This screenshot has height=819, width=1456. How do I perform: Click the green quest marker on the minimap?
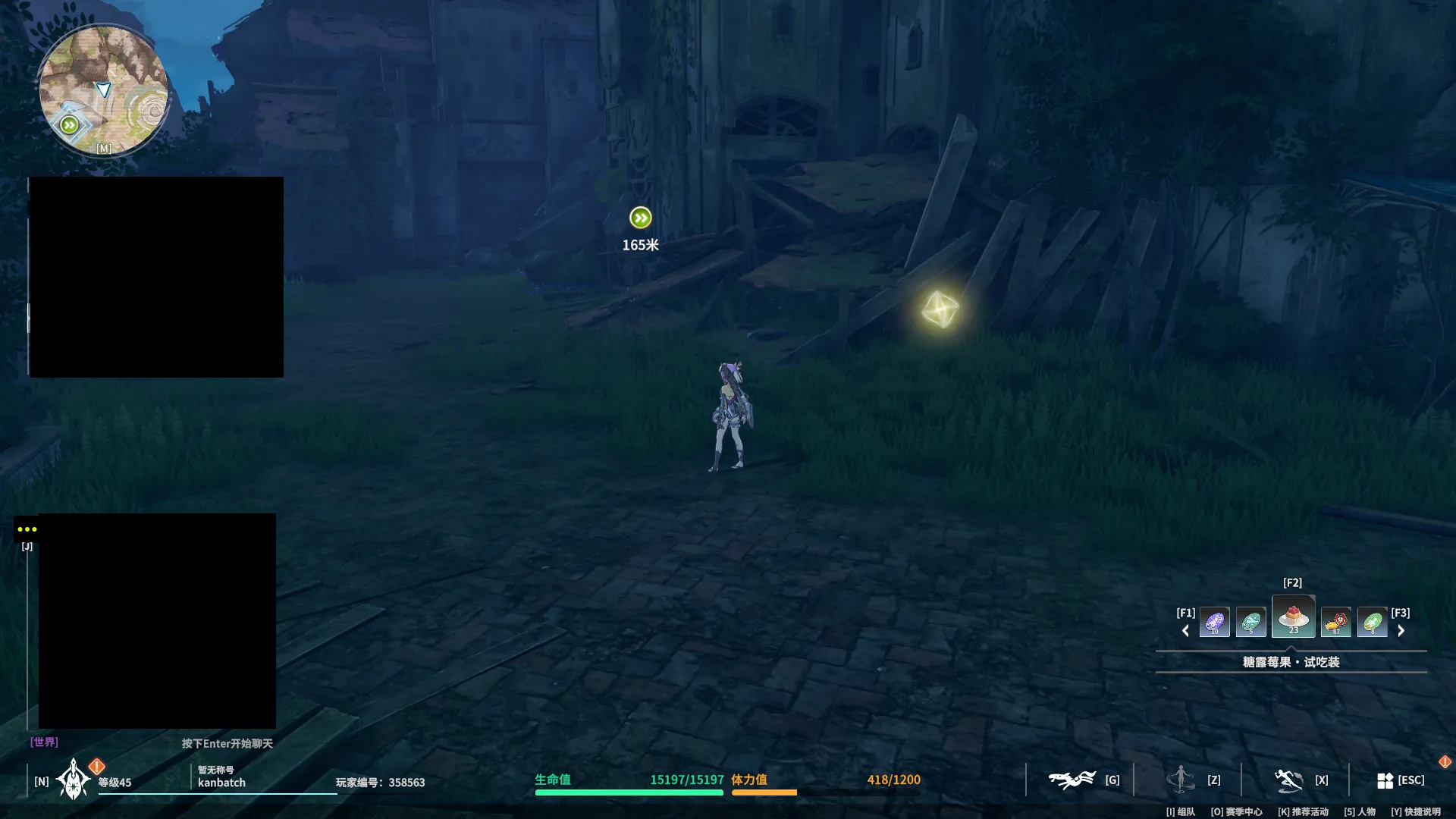(x=69, y=125)
